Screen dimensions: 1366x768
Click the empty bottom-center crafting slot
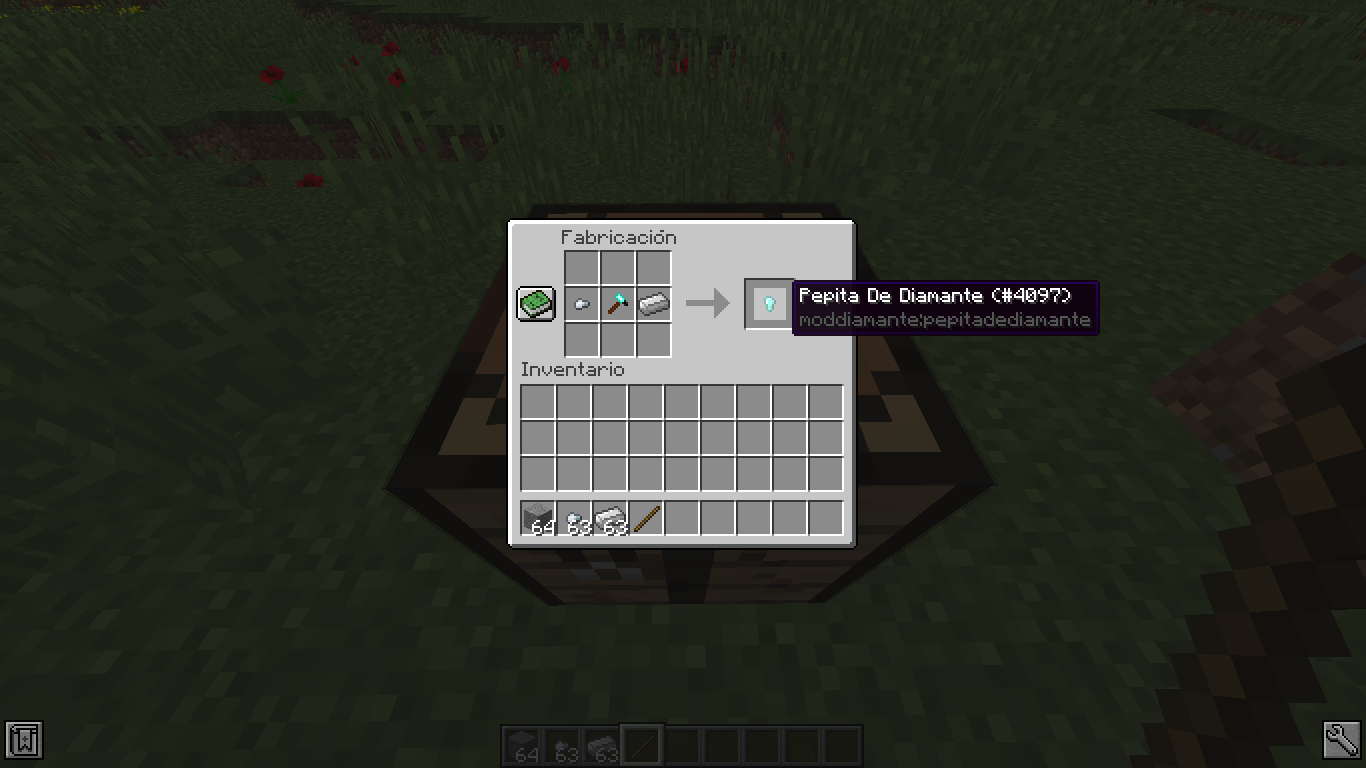pyautogui.click(x=618, y=339)
